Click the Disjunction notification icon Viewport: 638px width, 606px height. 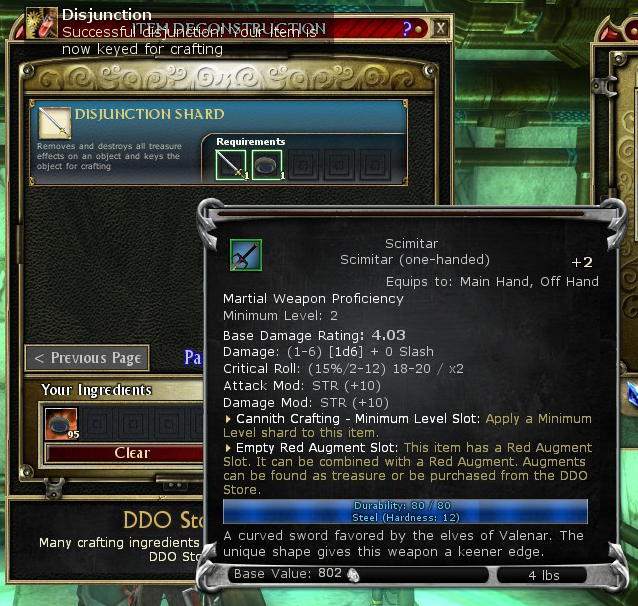click(x=41, y=22)
